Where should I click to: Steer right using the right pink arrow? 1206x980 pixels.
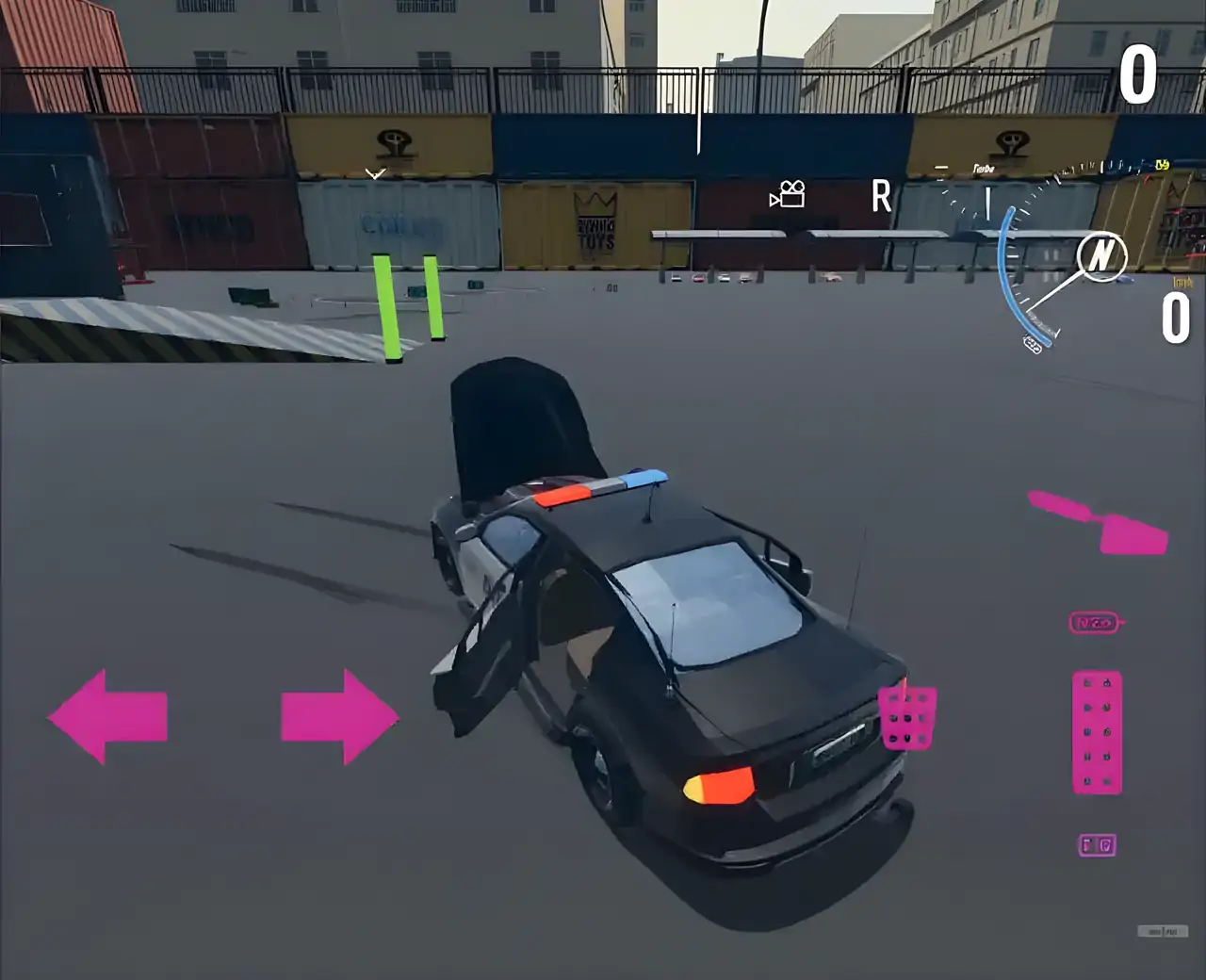339,716
